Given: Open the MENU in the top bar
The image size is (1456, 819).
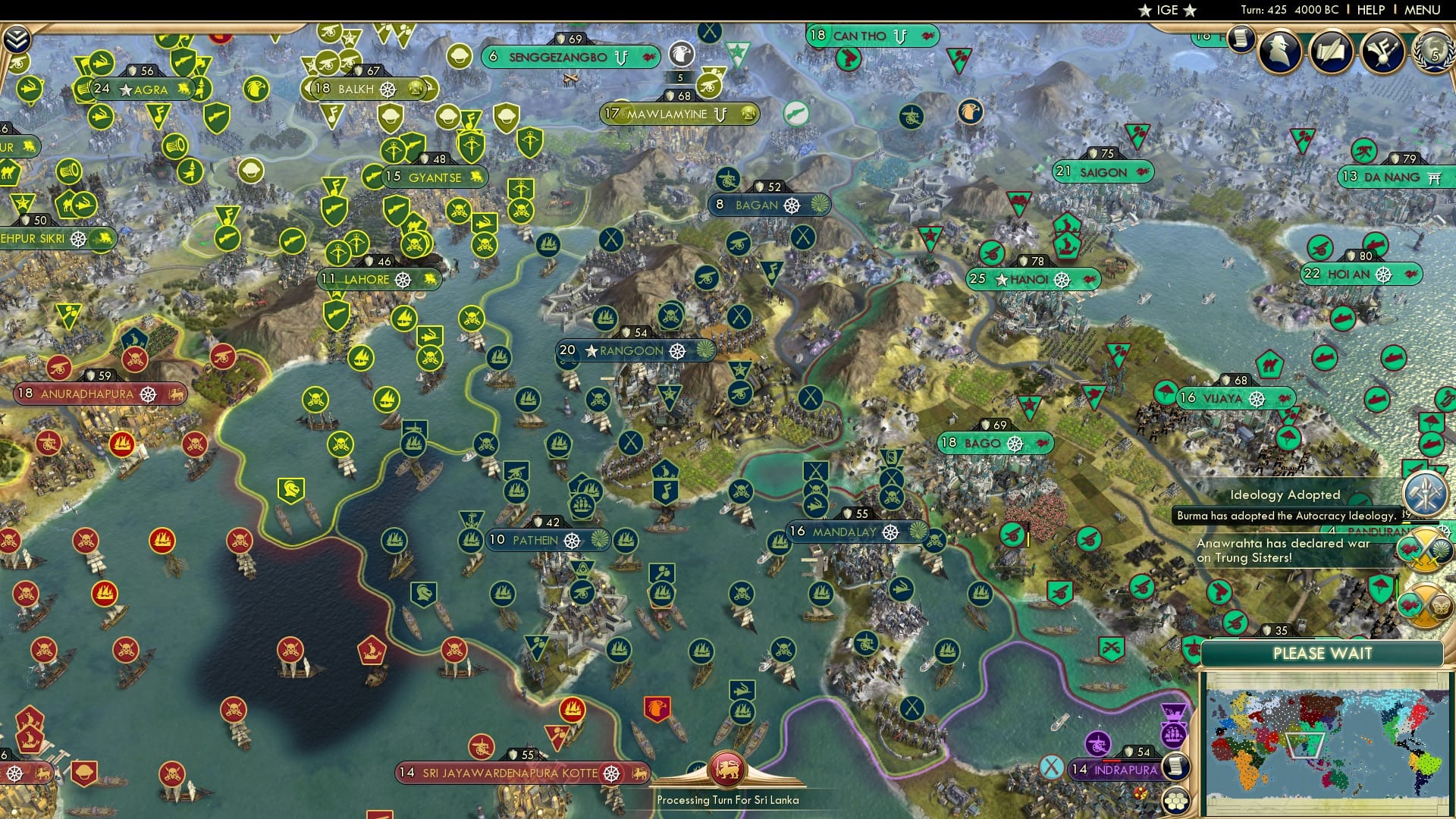Looking at the screenshot, I should [1423, 10].
